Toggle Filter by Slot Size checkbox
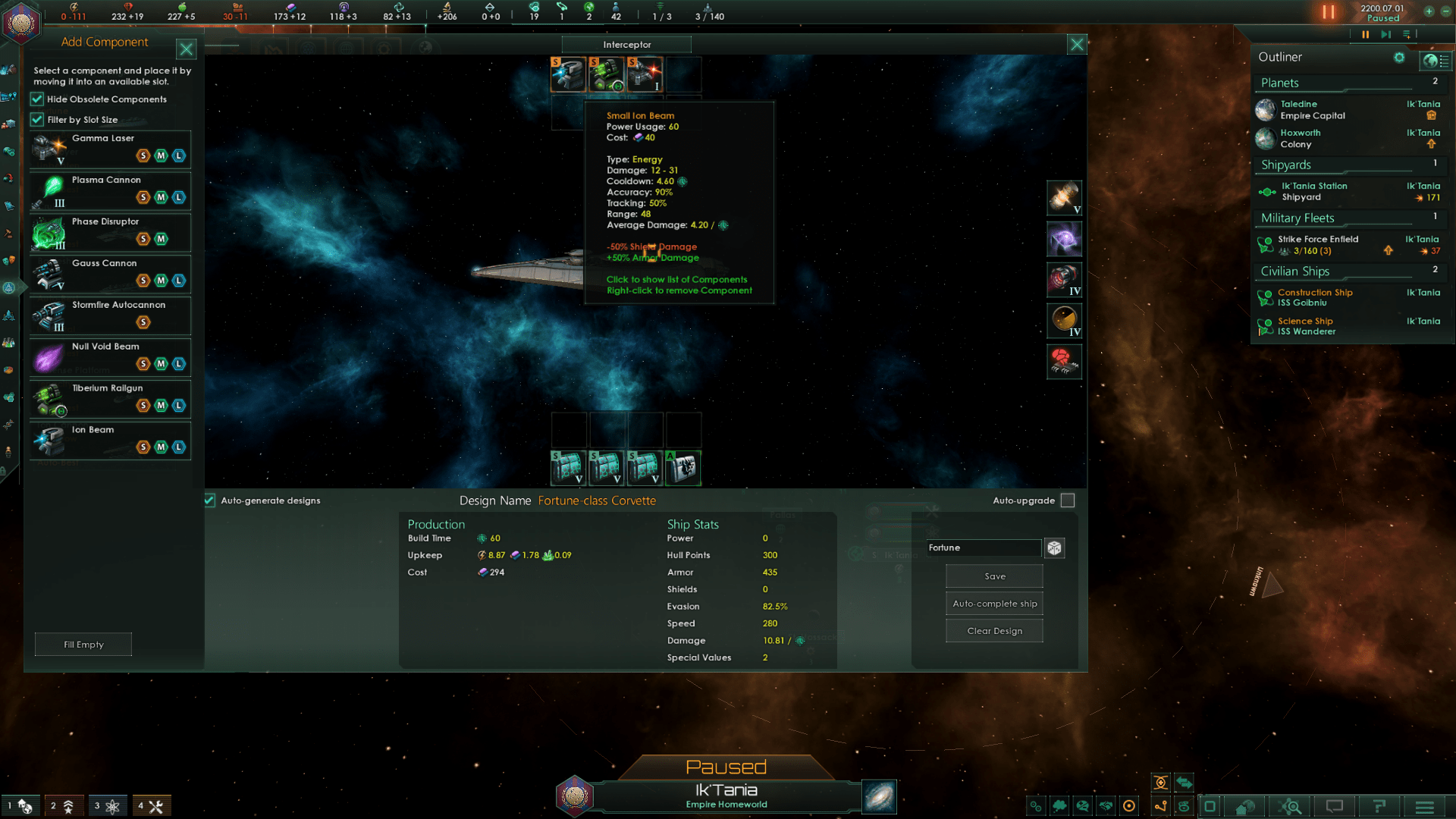1456x819 pixels. tap(37, 120)
